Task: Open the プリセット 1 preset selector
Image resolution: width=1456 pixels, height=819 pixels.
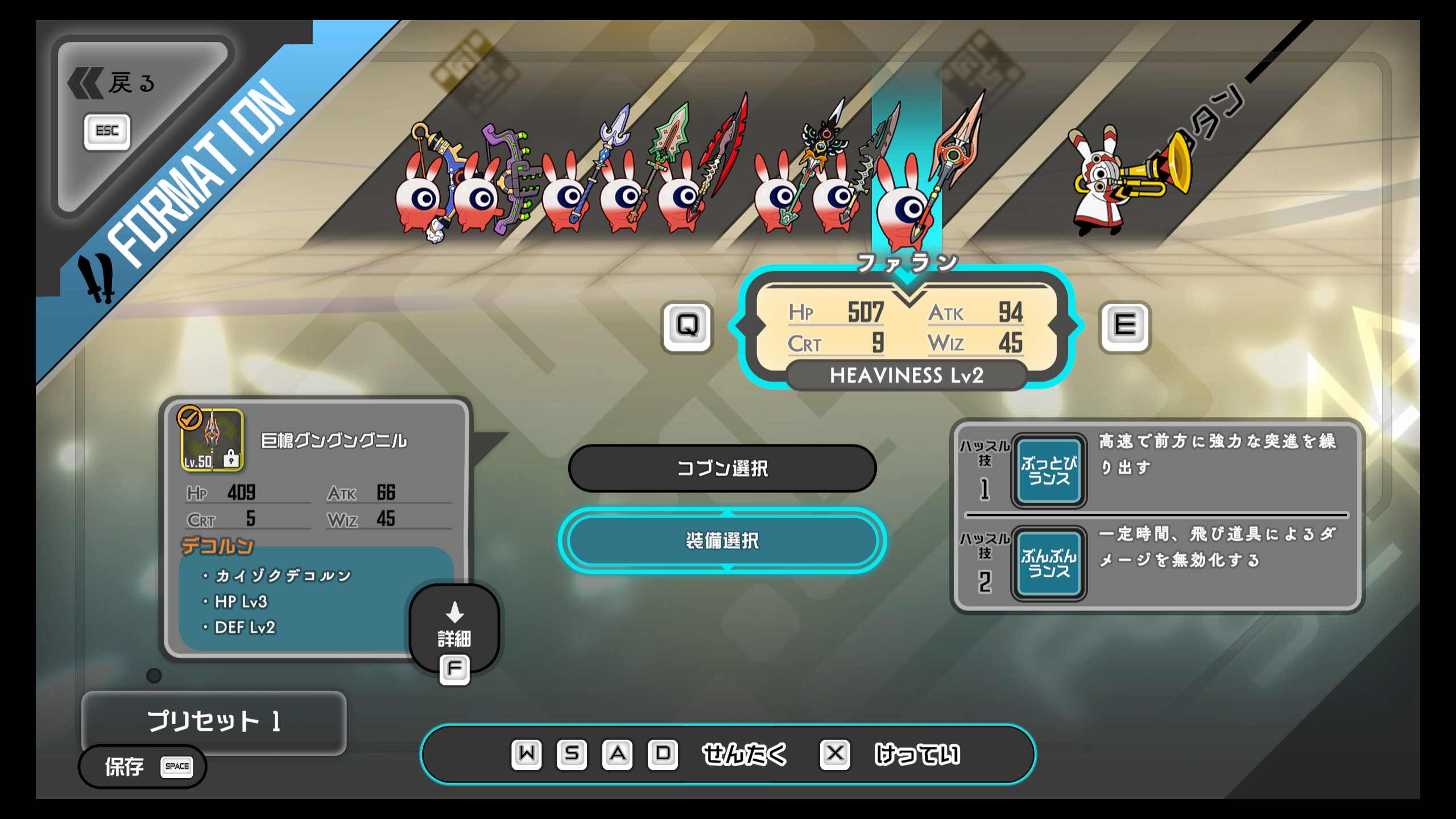Action: click(214, 721)
